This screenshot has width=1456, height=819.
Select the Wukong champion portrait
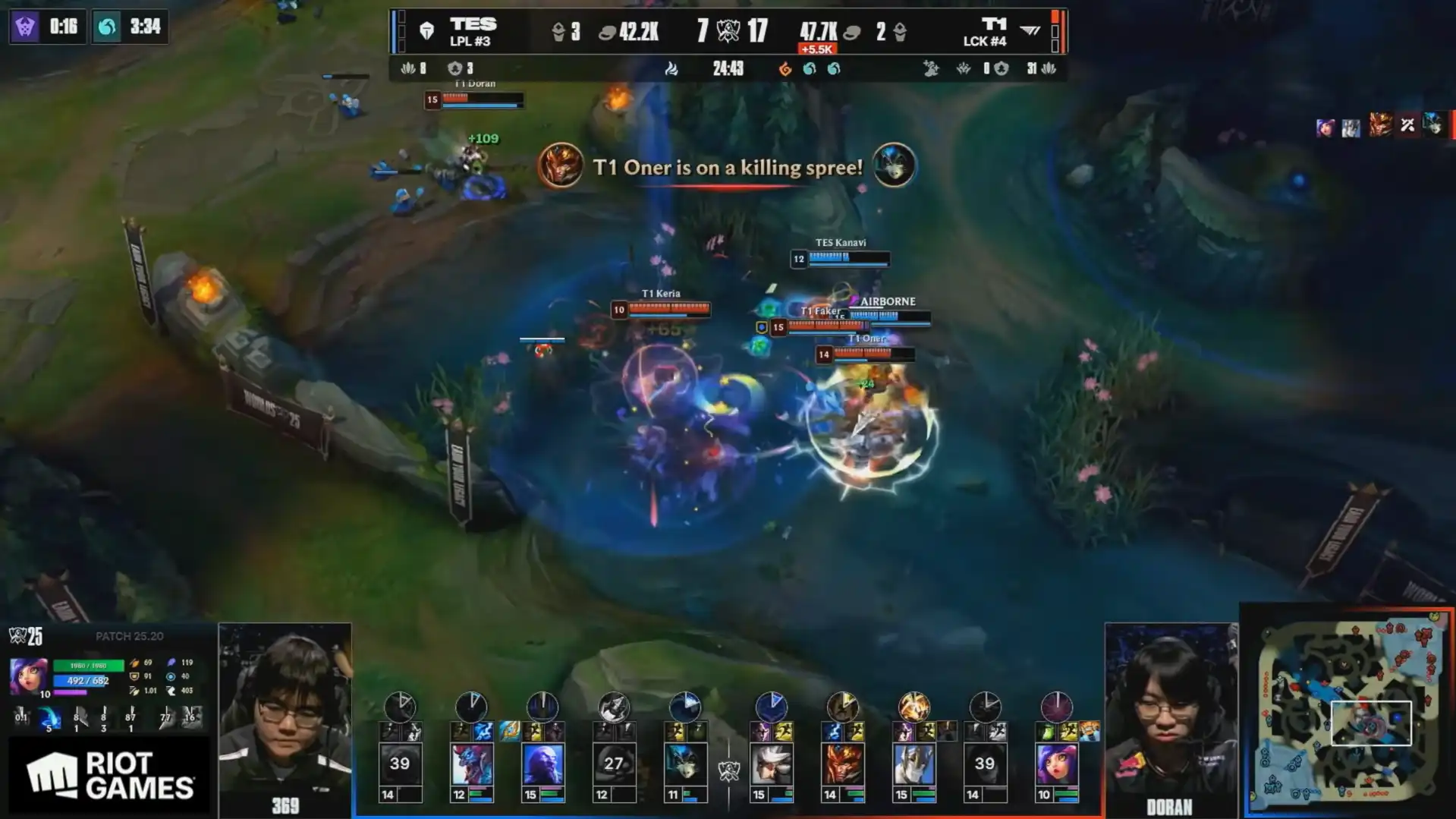click(x=842, y=764)
